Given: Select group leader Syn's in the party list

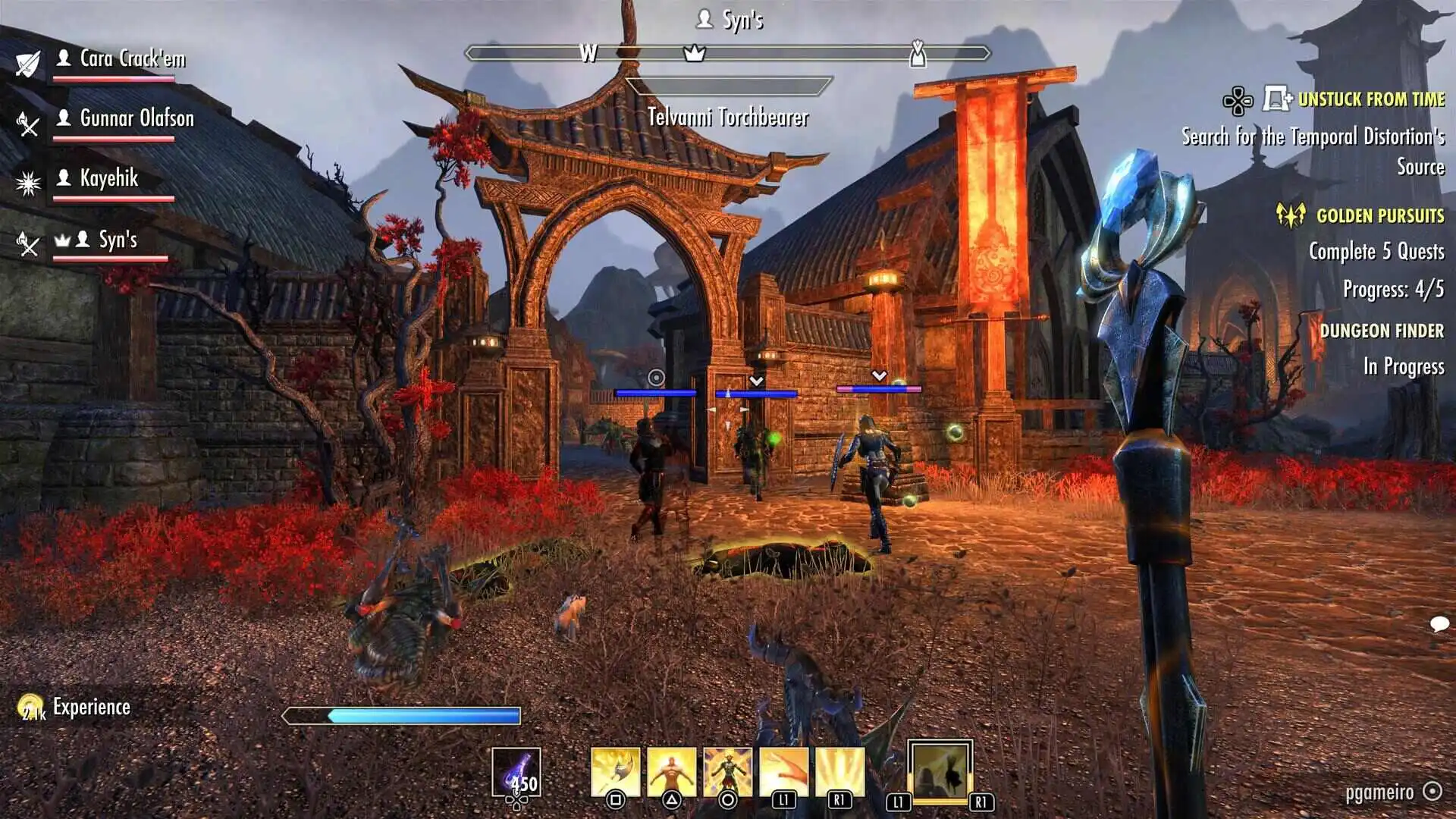Looking at the screenshot, I should (118, 240).
